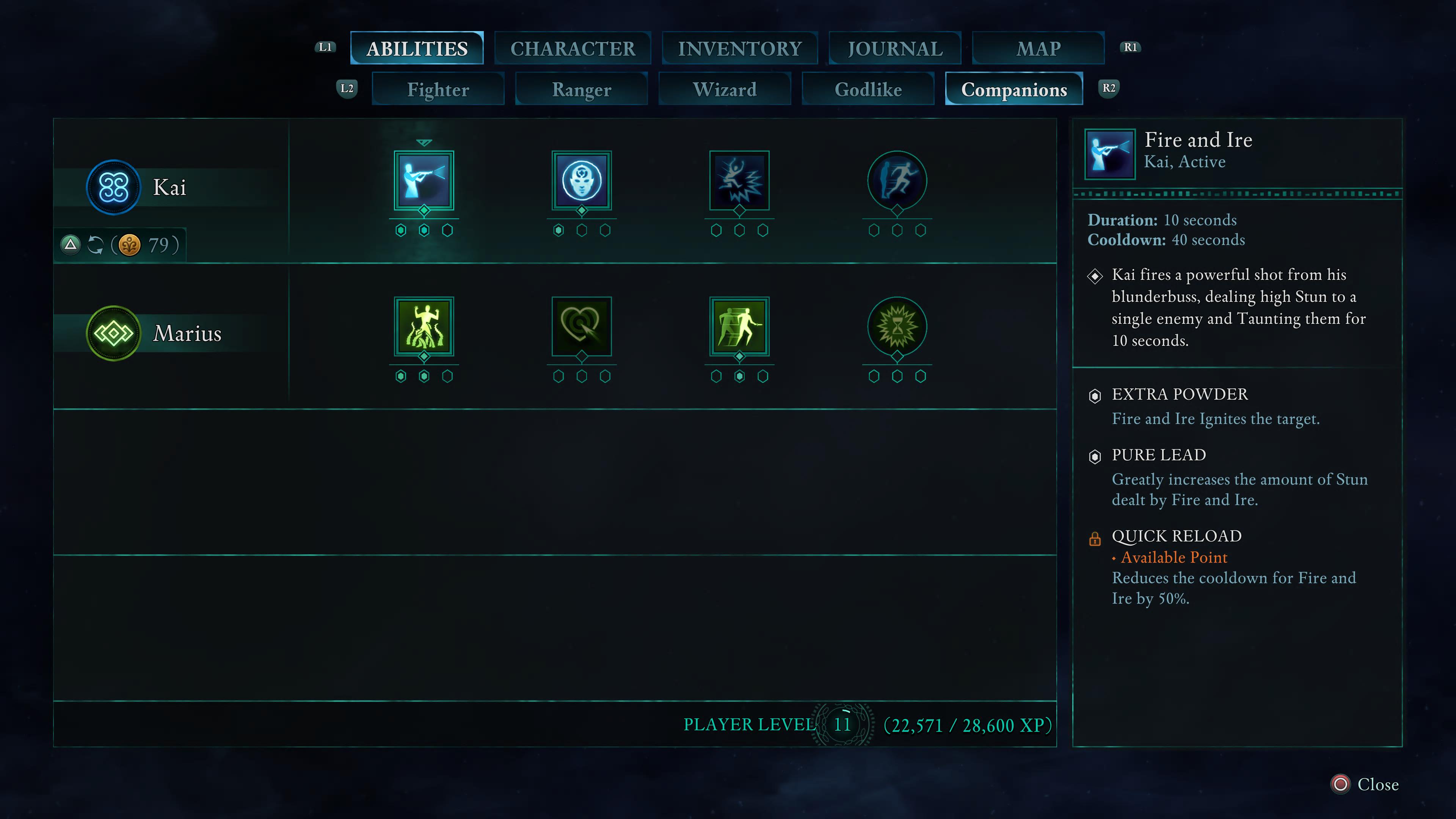Viewport: 1456px width, 819px height.
Task: Select Marius's heart and arrow ability
Action: pyautogui.click(x=582, y=327)
